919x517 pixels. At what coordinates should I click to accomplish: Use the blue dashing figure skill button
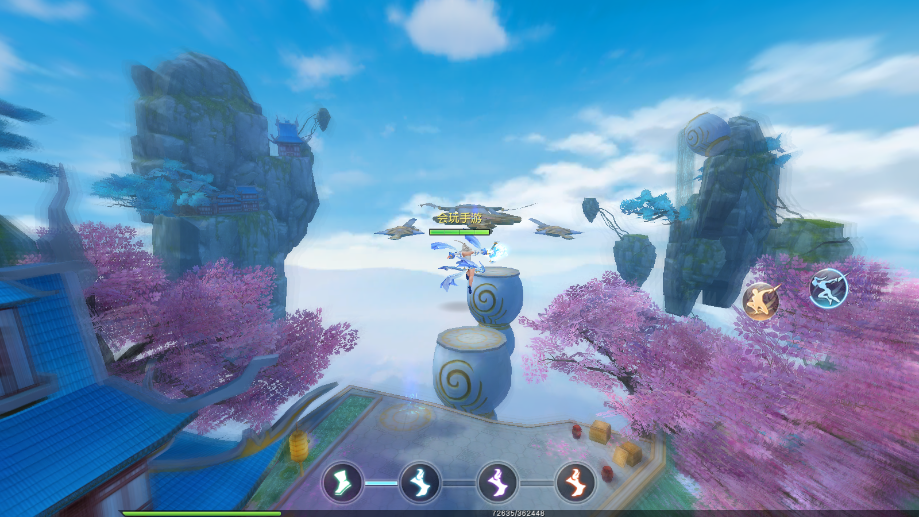tap(828, 288)
